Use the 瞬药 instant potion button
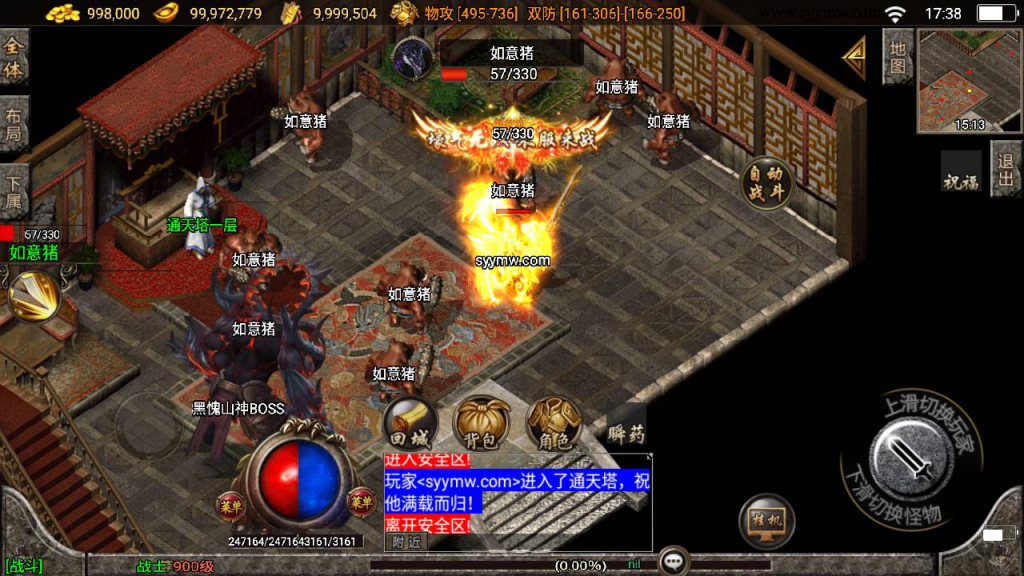The height and width of the screenshot is (576, 1024). [x=626, y=430]
